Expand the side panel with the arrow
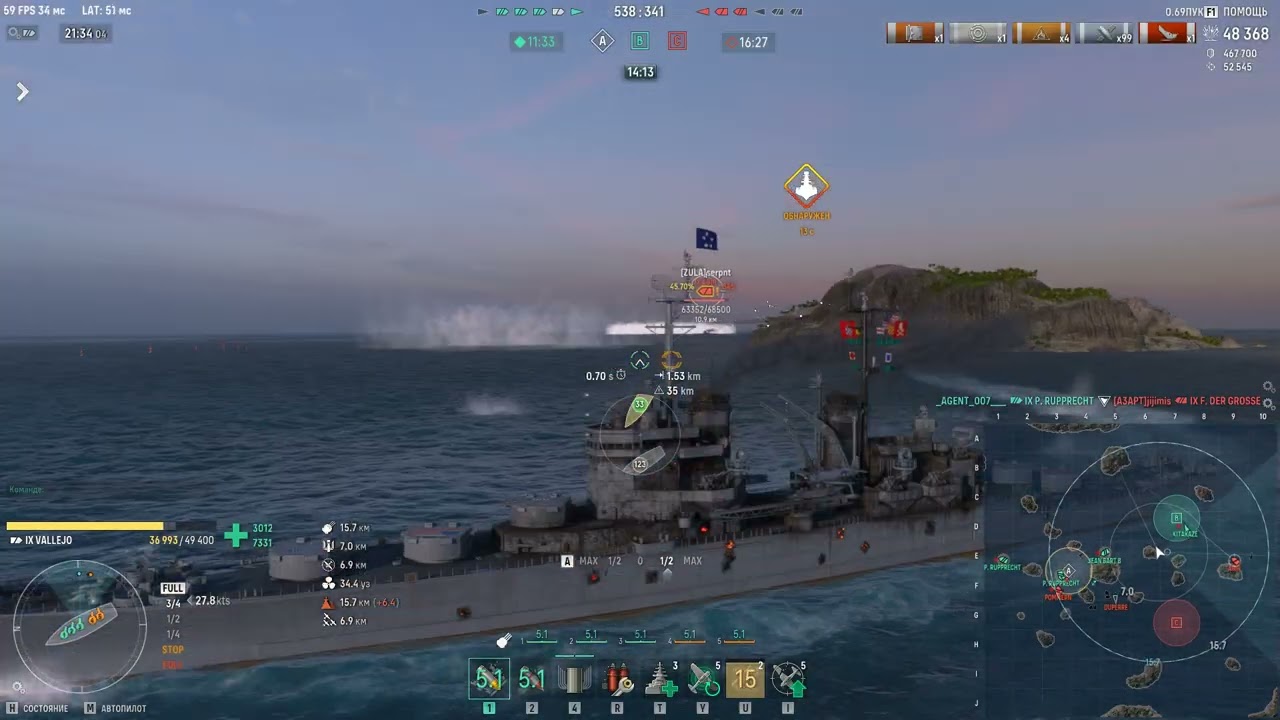Viewport: 1280px width, 720px height. pyautogui.click(x=22, y=92)
